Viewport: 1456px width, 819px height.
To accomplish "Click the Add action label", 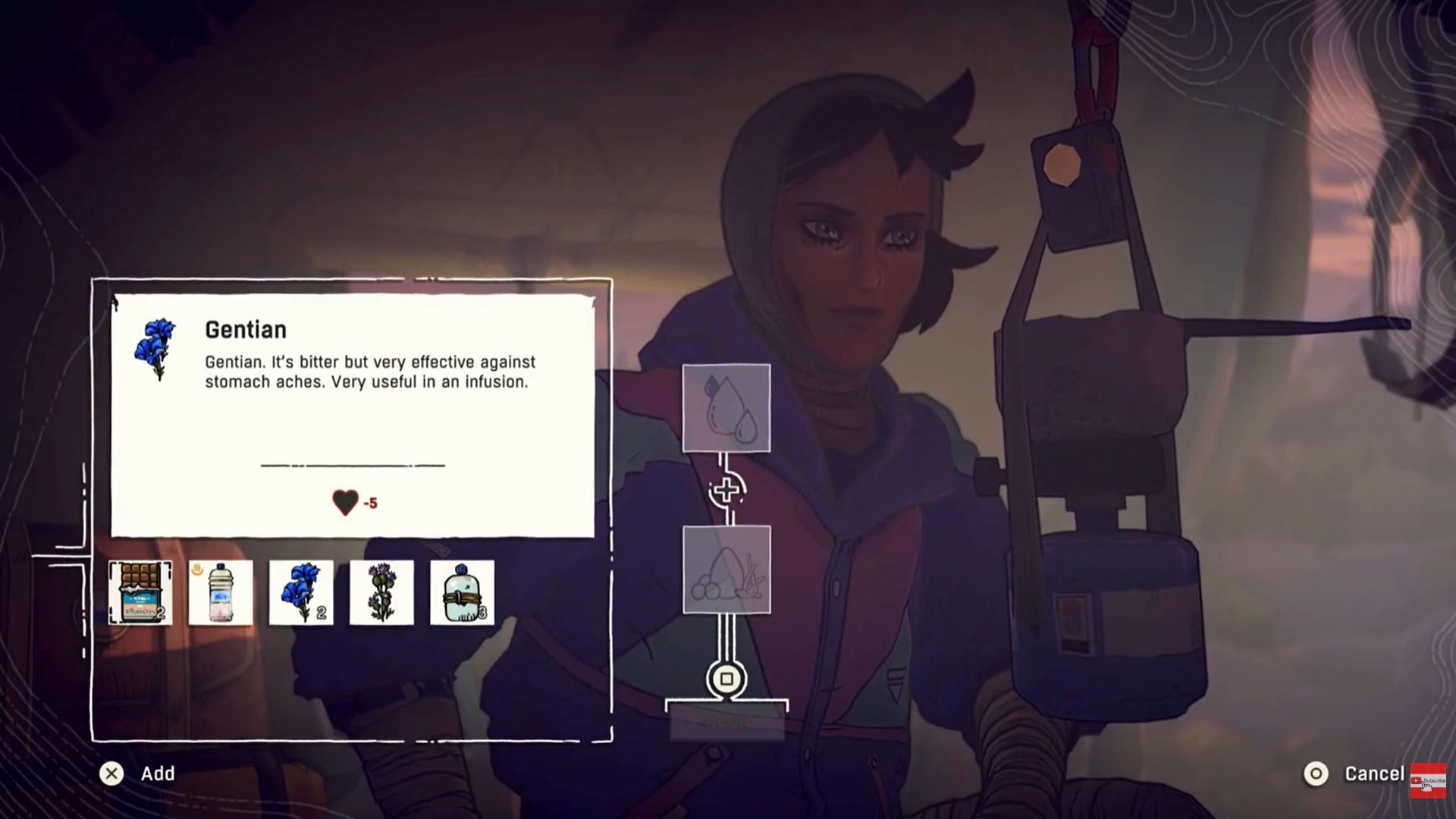I will click(157, 773).
